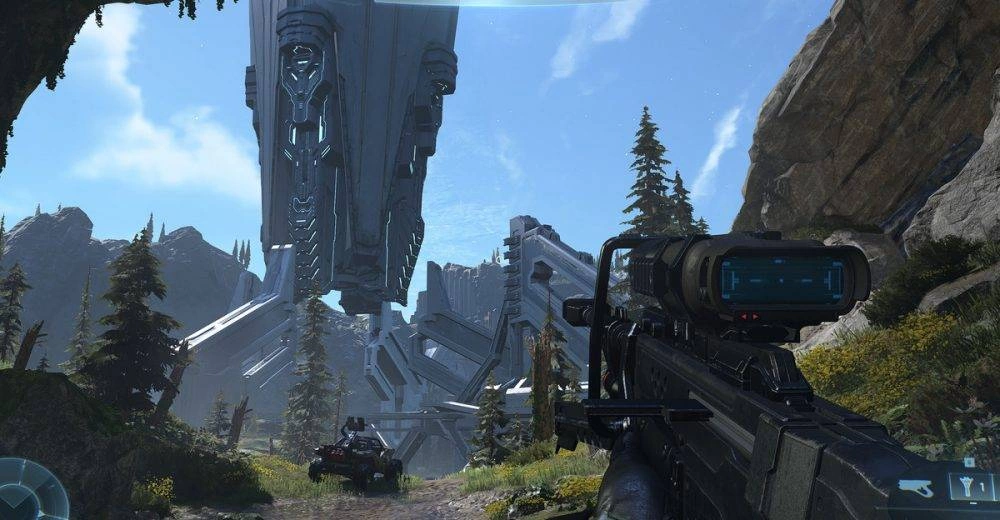The width and height of the screenshot is (1000, 520).
Task: Click the circular motion tracker radar
Action: (x=28, y=492)
